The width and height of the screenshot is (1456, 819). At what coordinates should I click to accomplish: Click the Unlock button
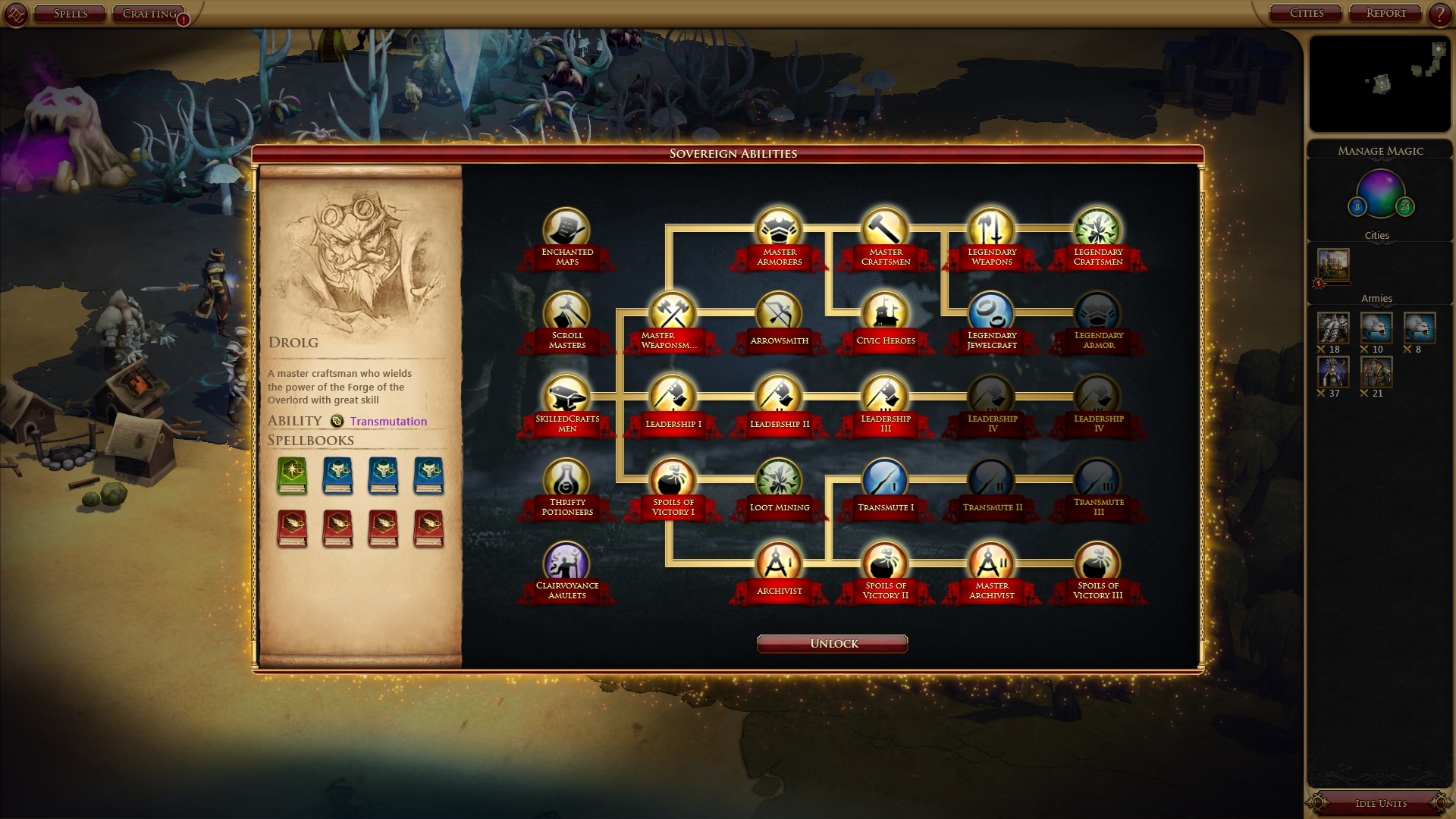[x=832, y=644]
